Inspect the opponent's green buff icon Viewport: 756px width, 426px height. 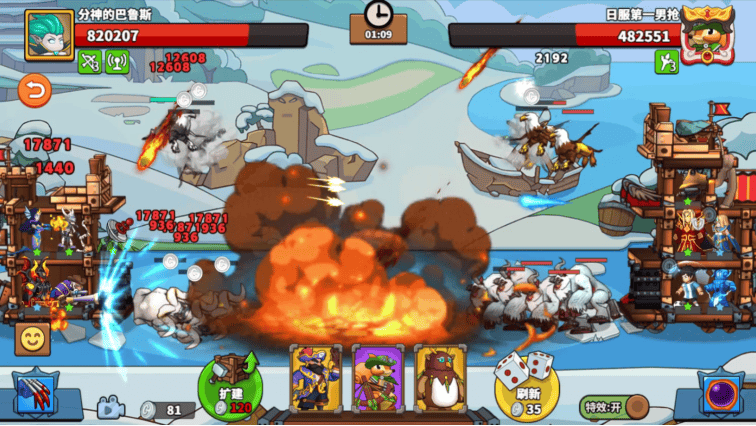666,62
